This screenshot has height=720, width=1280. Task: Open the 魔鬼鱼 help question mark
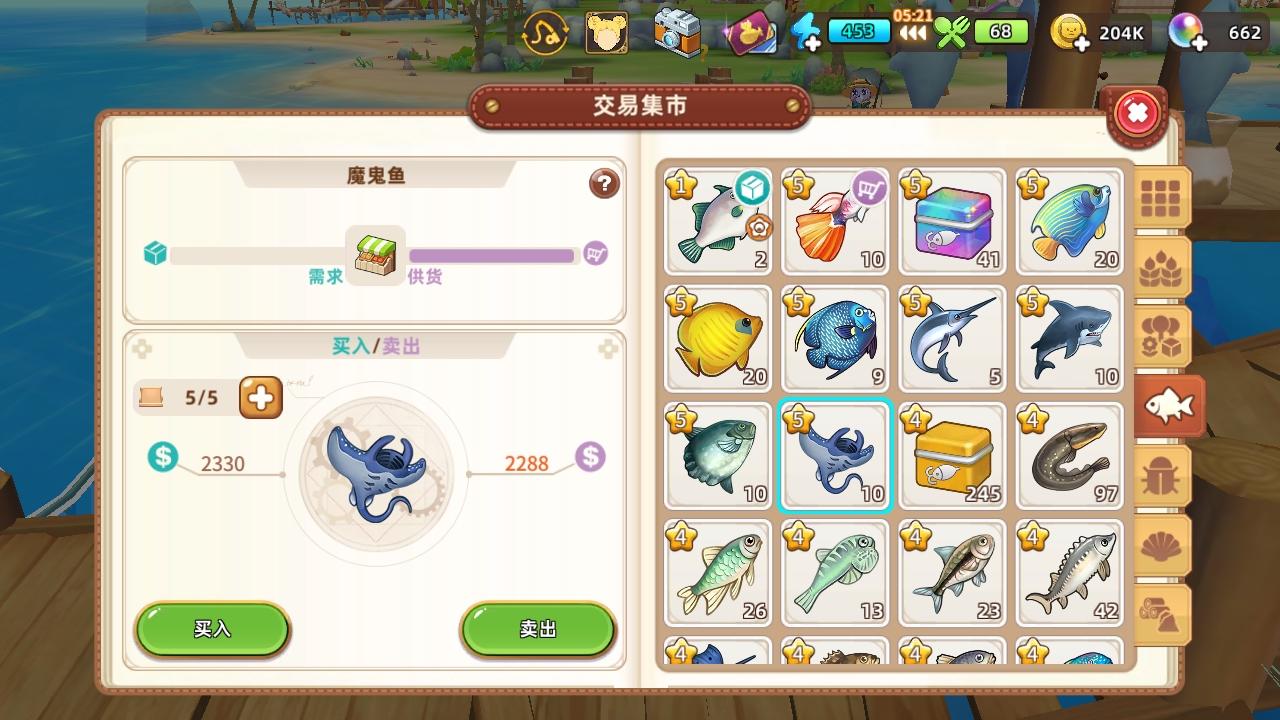pyautogui.click(x=603, y=184)
